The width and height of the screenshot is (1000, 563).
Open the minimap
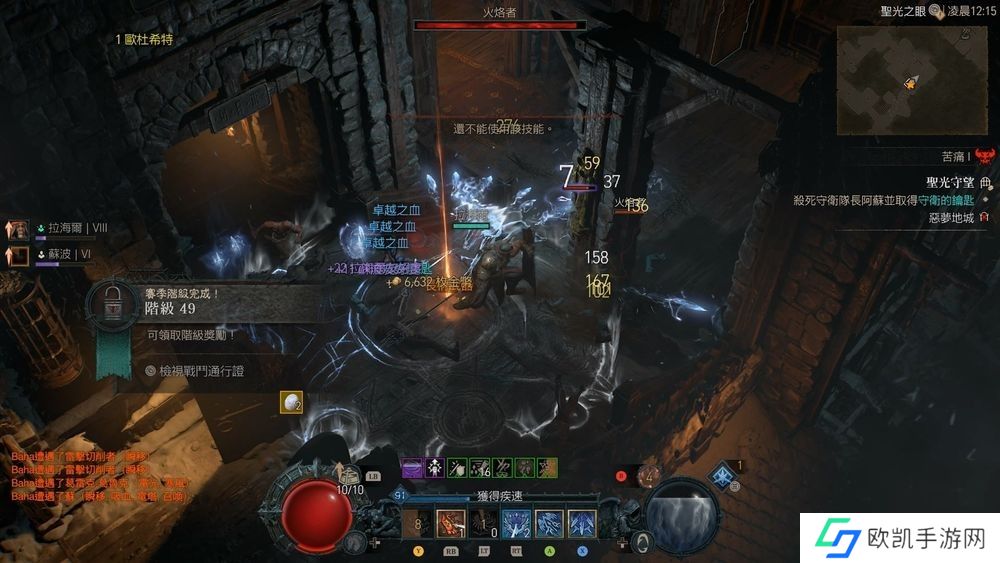coord(909,78)
